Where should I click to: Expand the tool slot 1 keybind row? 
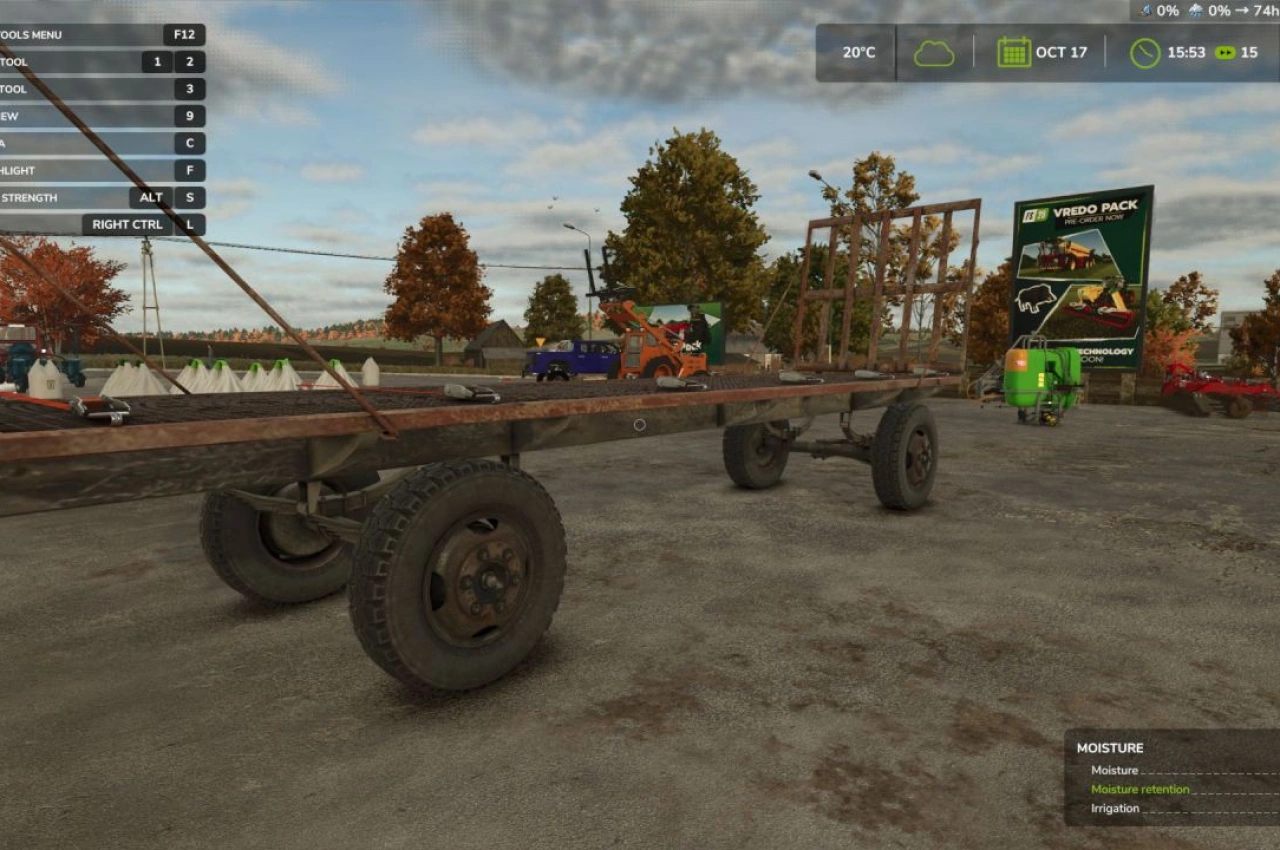(156, 62)
